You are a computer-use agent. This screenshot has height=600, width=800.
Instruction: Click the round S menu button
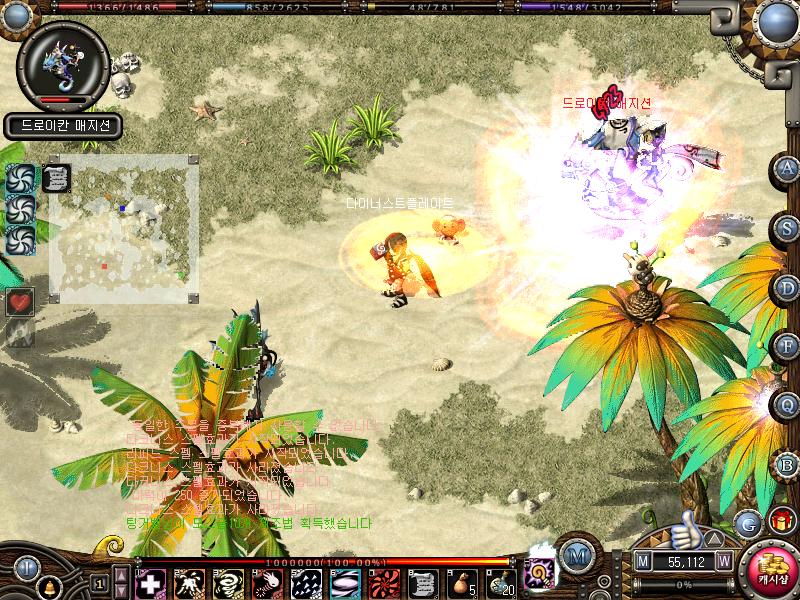(787, 228)
